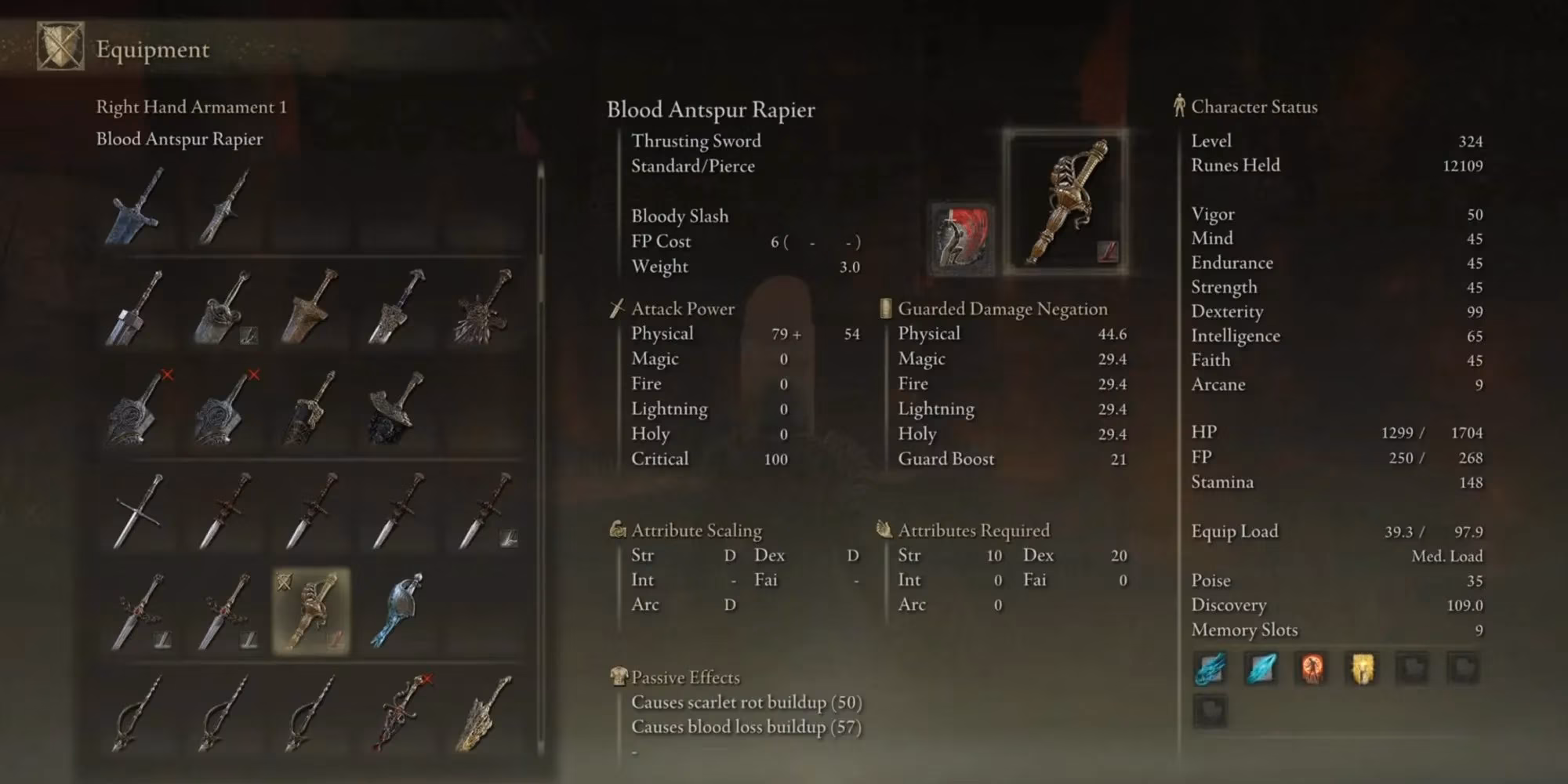Click the Right Hand Armament 1 label
1568x784 pixels.
point(191,107)
